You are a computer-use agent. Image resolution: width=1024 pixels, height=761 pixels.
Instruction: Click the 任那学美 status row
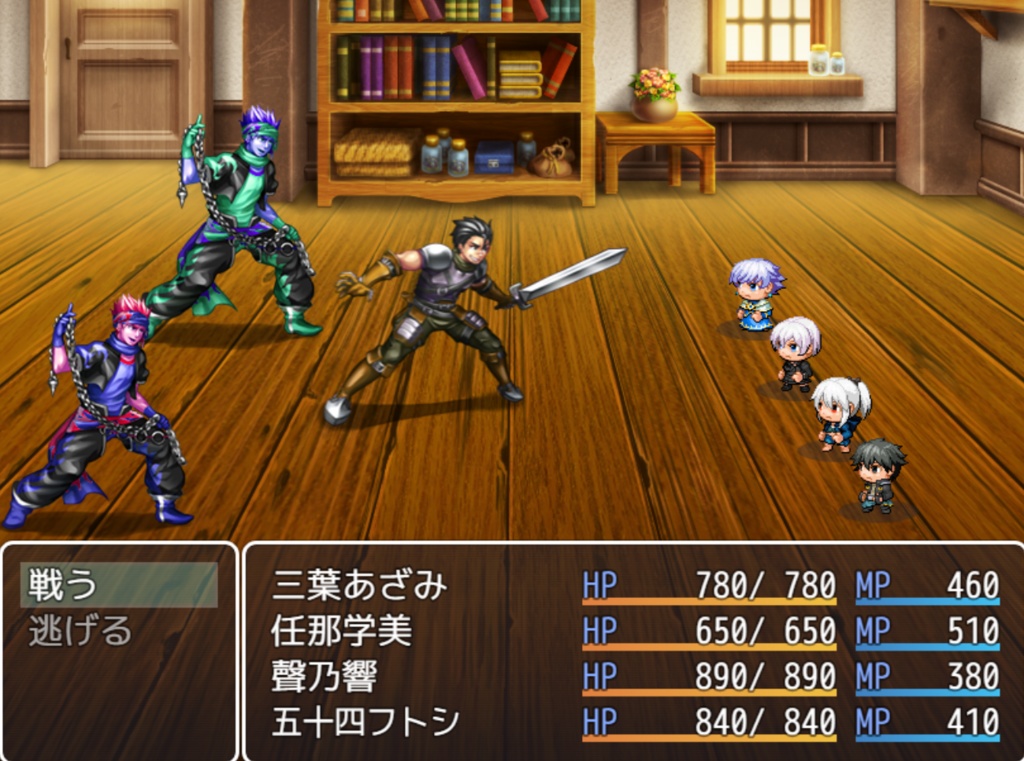[634, 631]
